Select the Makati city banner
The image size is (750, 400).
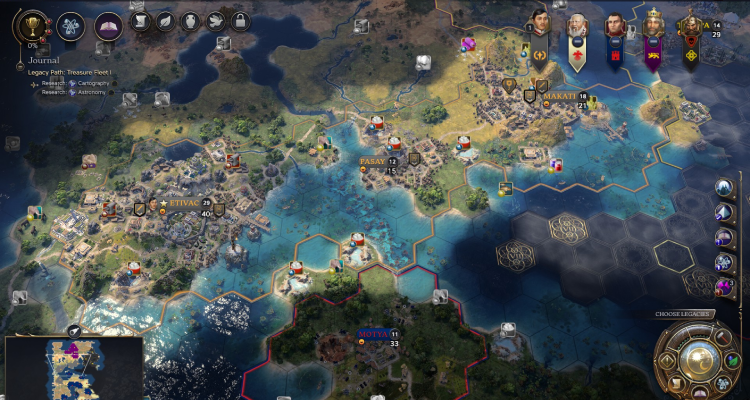click(559, 96)
